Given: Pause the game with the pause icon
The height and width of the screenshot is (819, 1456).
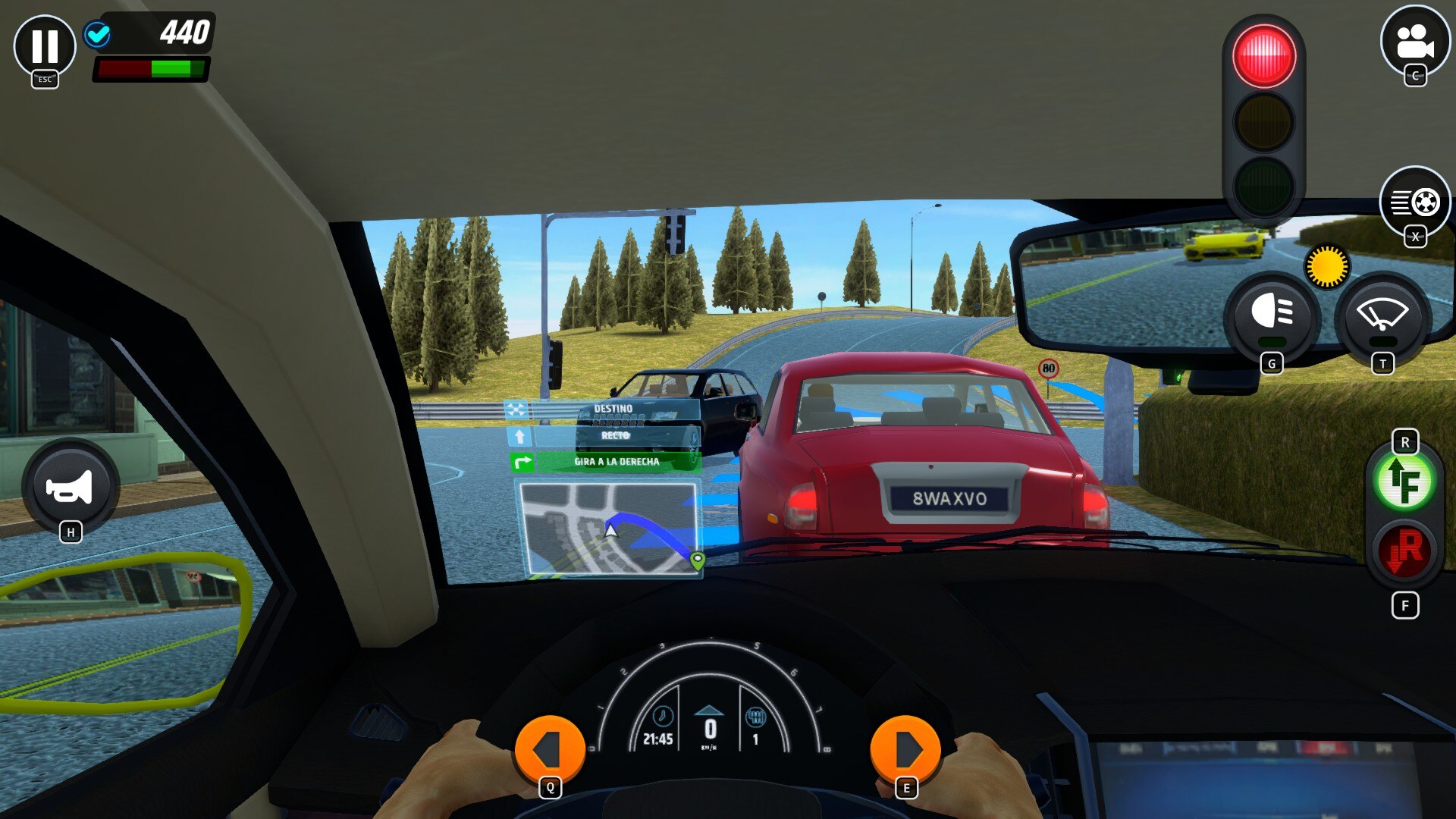Looking at the screenshot, I should tap(45, 47).
